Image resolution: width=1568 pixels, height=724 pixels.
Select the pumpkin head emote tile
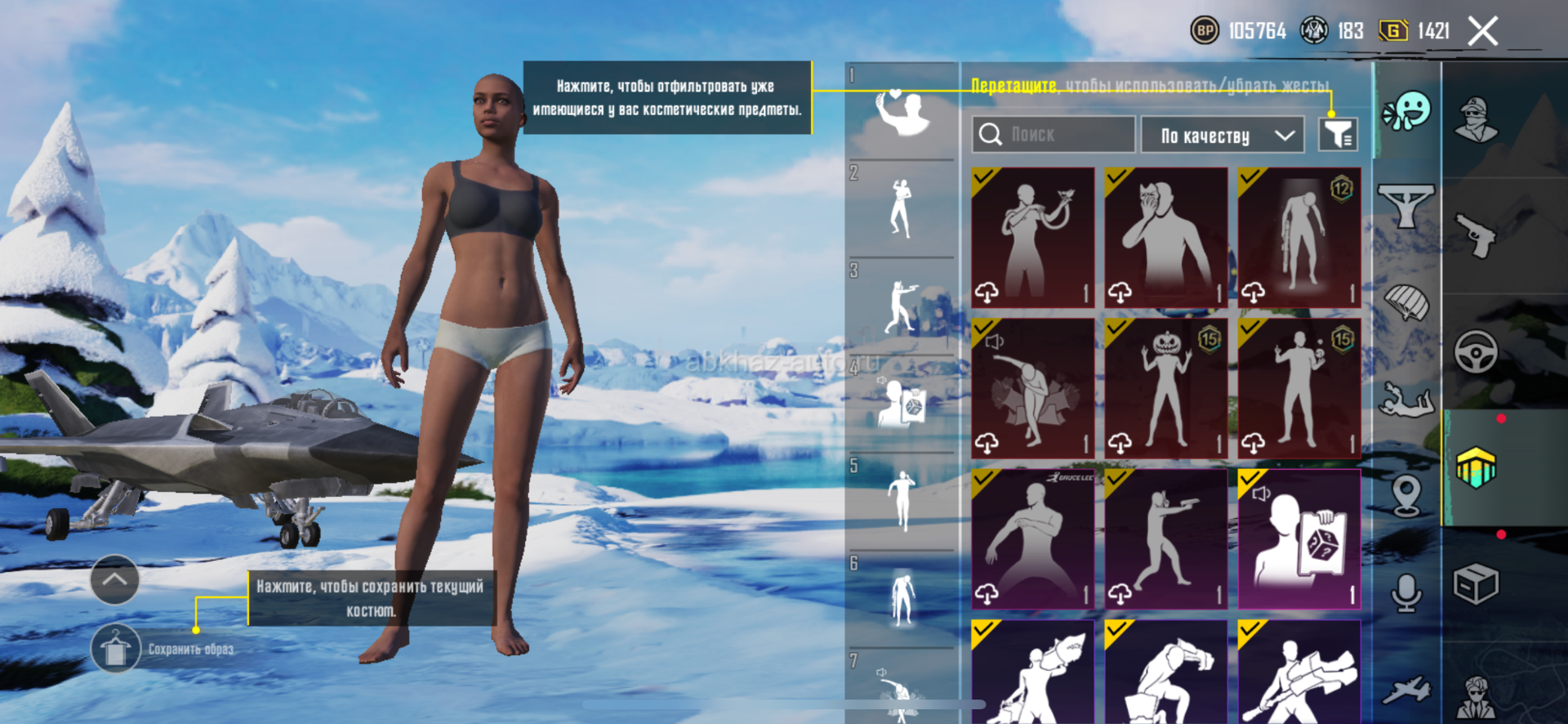(1166, 388)
